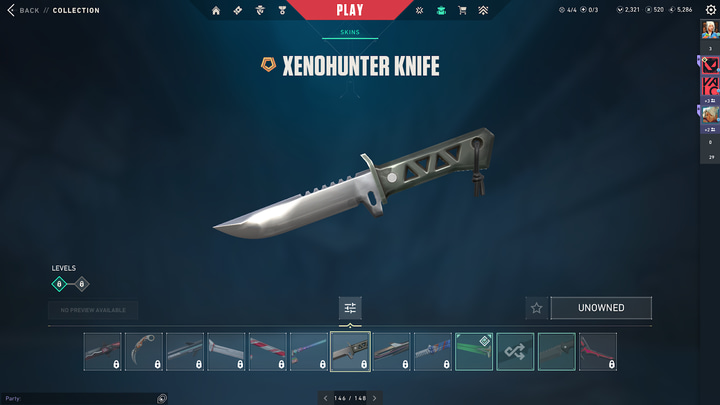Toggle the favorite star for this skin

point(536,308)
